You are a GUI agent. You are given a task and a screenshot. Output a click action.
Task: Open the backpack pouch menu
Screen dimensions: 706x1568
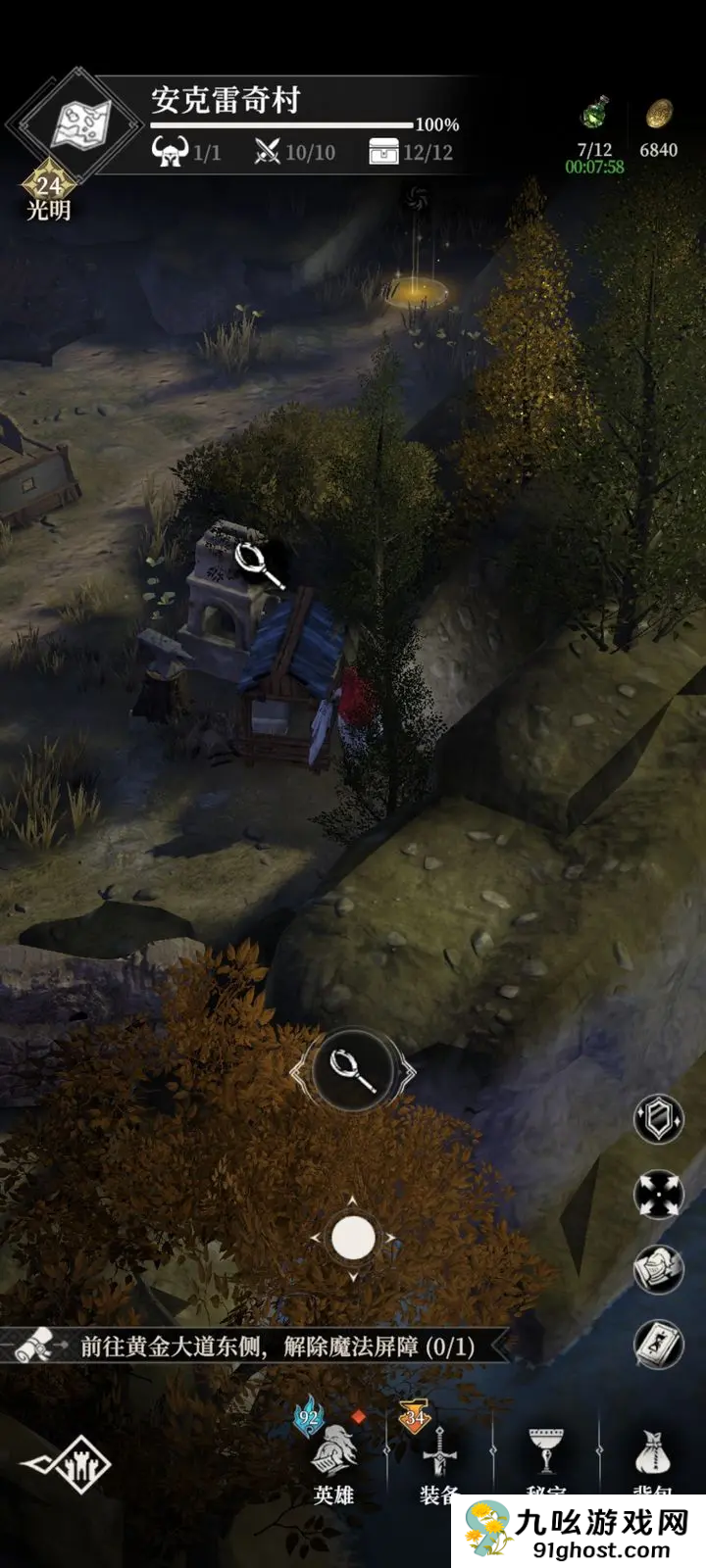coord(652,1455)
